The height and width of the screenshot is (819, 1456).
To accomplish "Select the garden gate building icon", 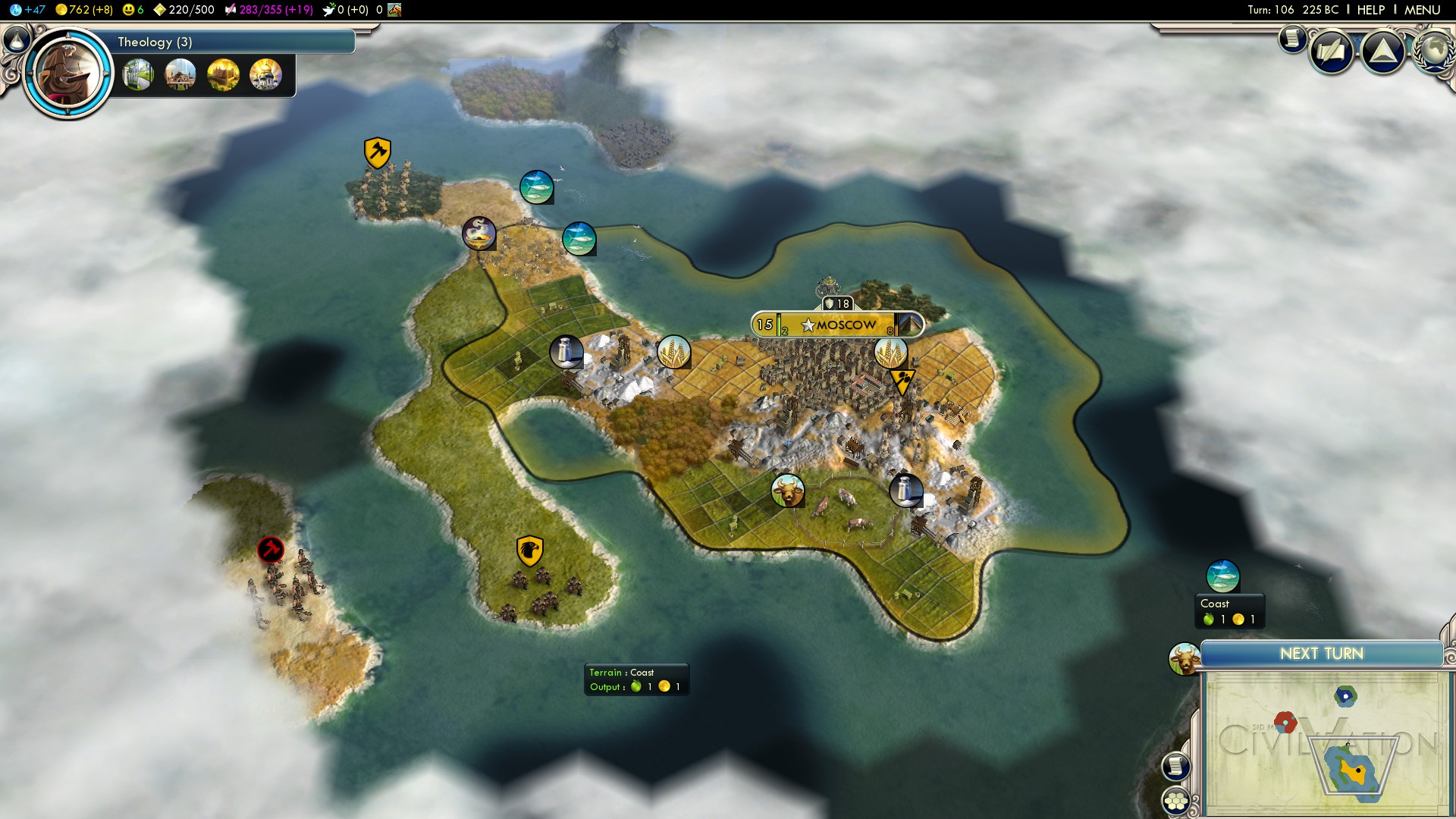I will click(138, 75).
